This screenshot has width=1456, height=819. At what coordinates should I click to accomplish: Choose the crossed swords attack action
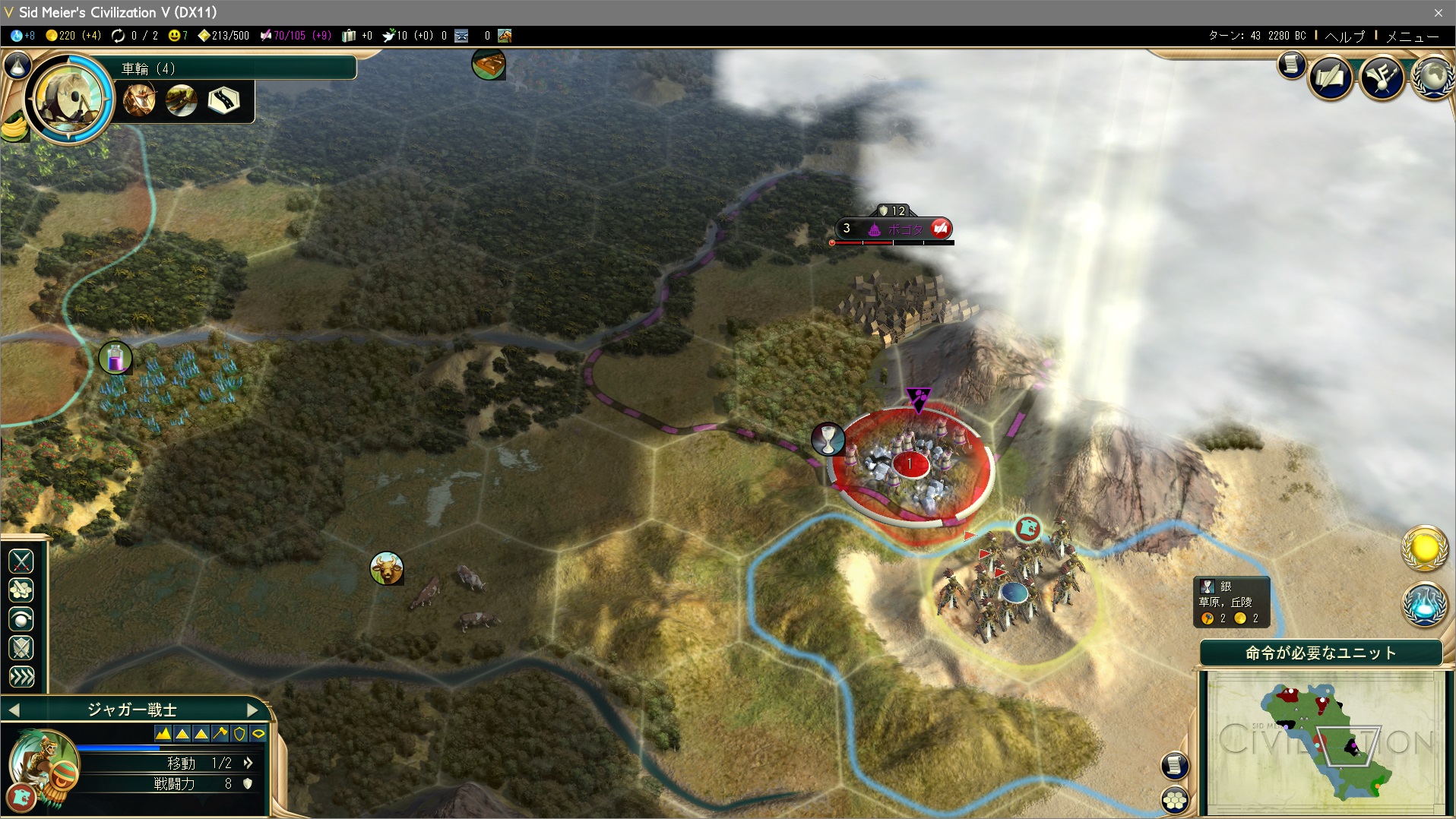point(21,561)
